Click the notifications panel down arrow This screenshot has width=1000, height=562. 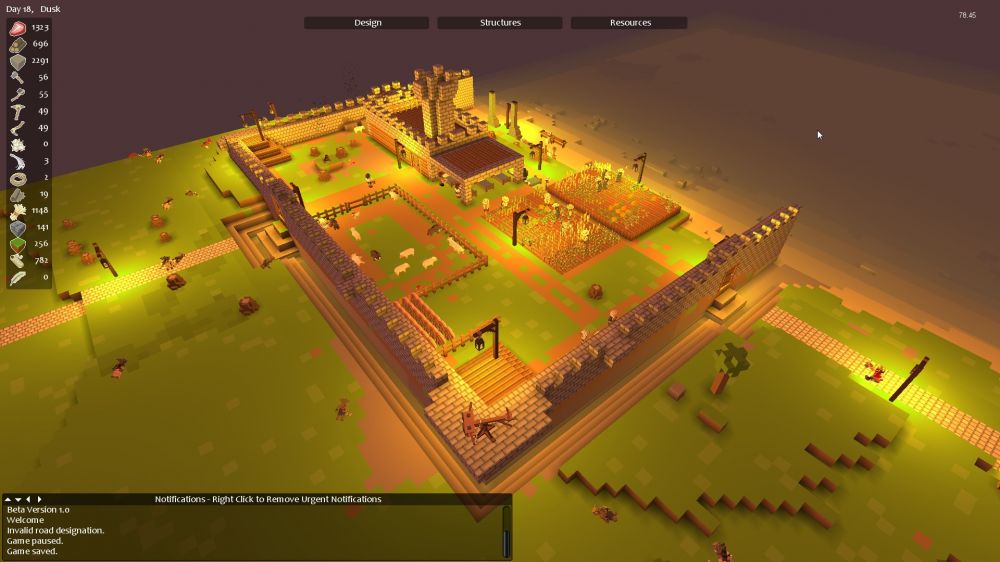pos(18,499)
